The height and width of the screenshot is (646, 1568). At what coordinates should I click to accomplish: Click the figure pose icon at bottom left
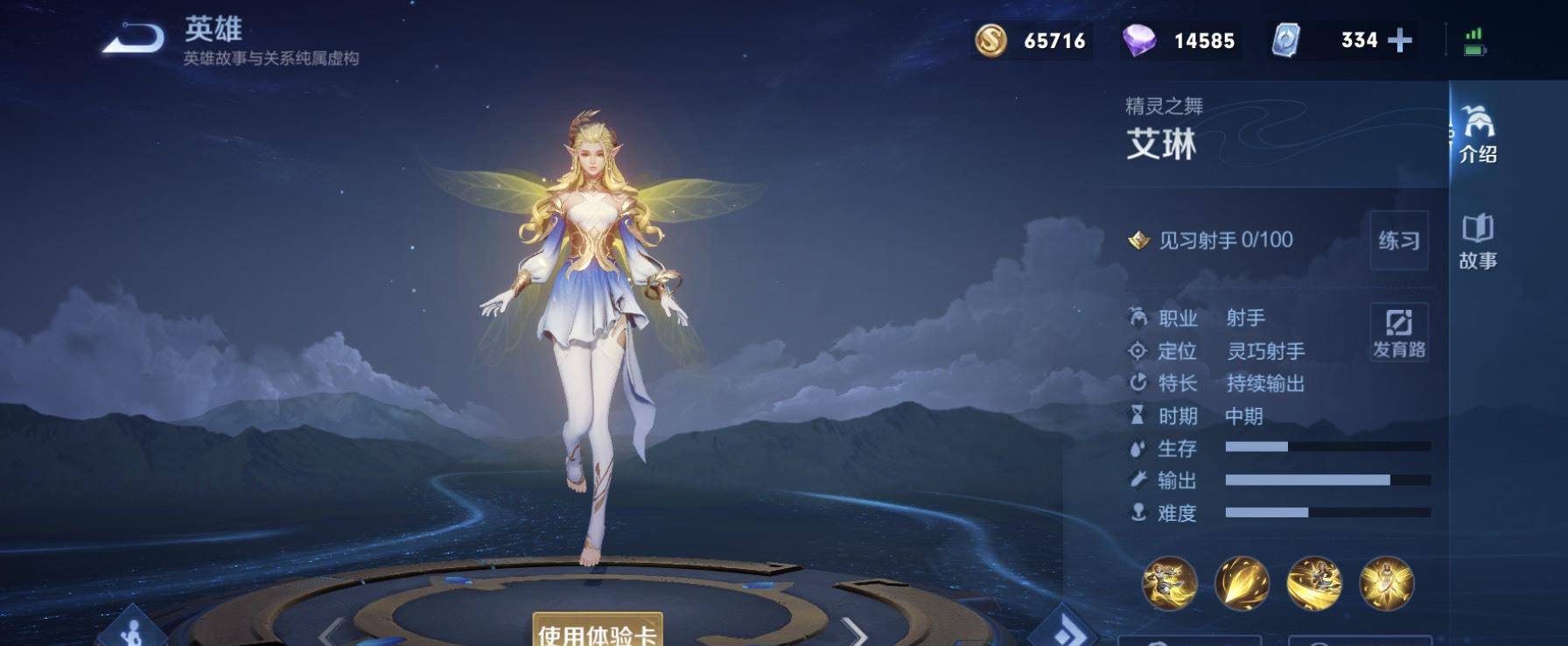(134, 630)
